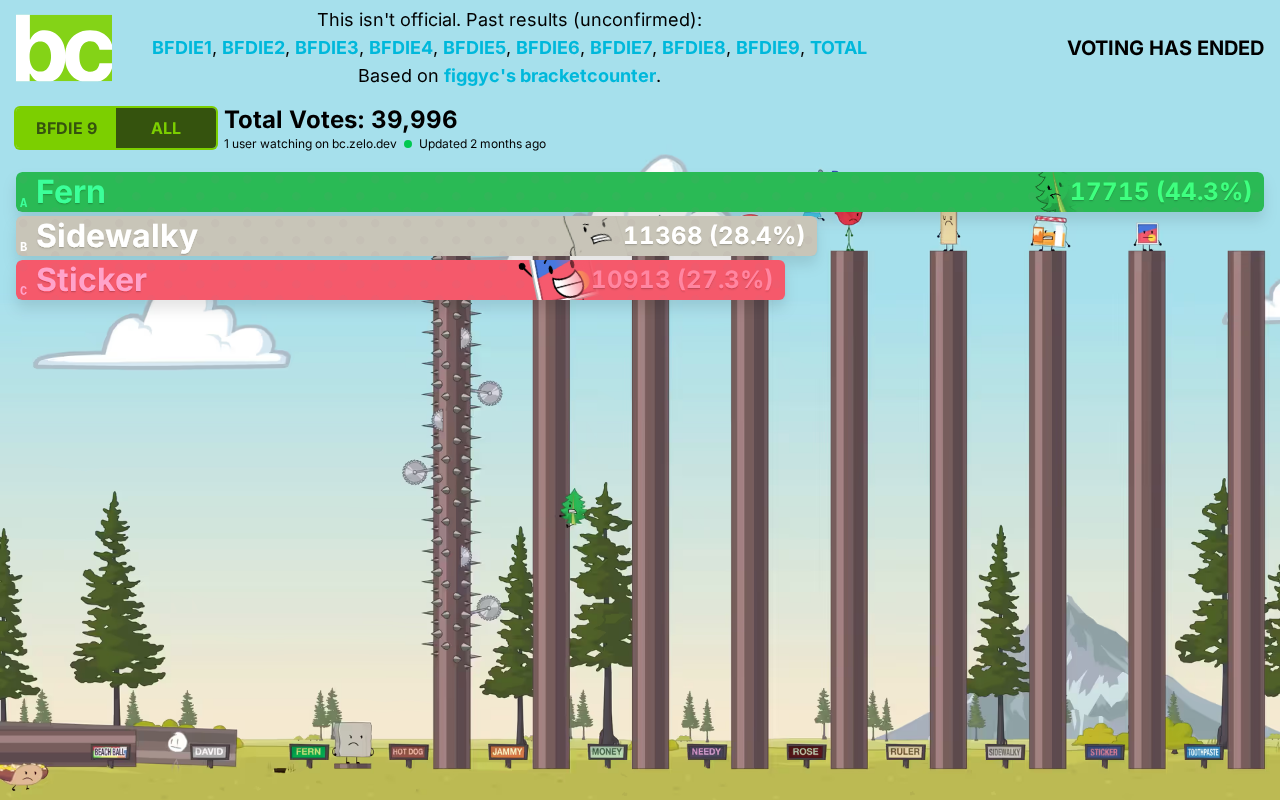Open the BFDIE9 past results link
This screenshot has height=800, width=1280.
pos(767,48)
